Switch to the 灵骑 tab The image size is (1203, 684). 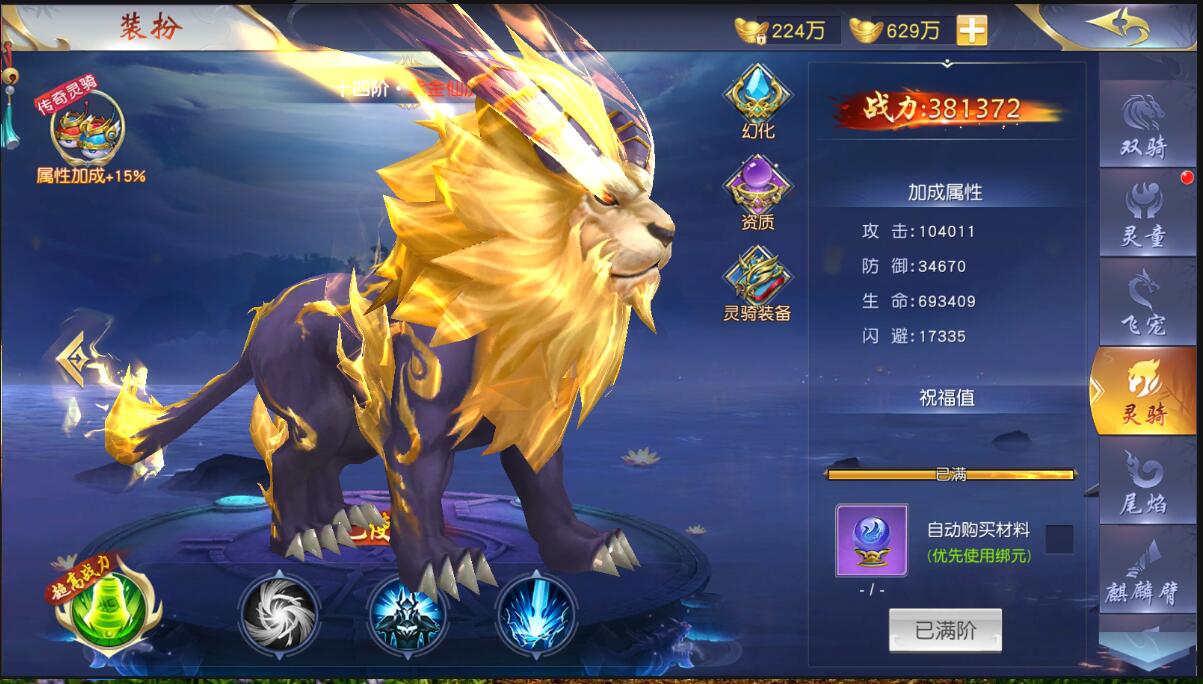pos(1143,391)
